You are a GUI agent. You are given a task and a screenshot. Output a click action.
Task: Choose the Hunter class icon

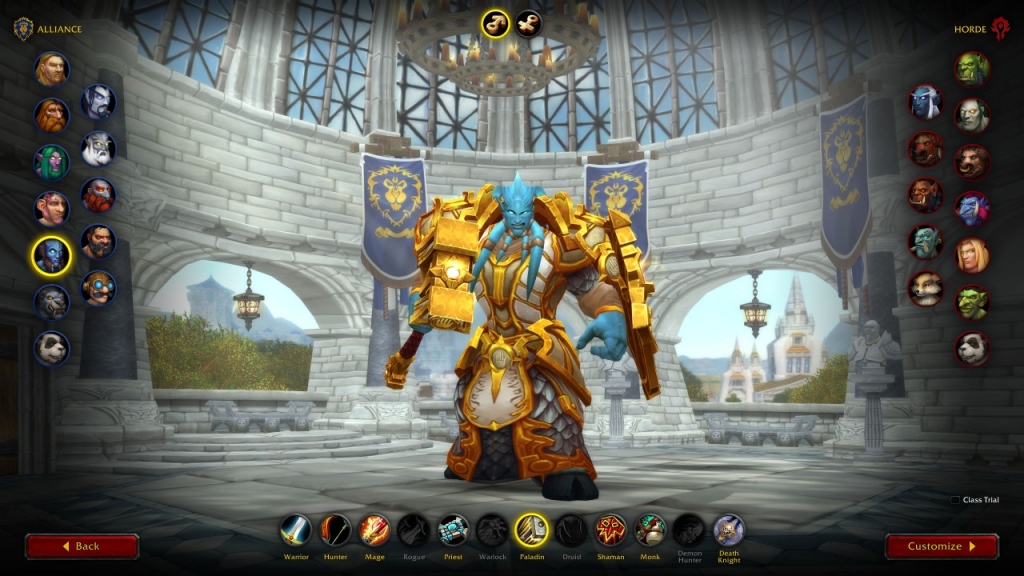(336, 530)
